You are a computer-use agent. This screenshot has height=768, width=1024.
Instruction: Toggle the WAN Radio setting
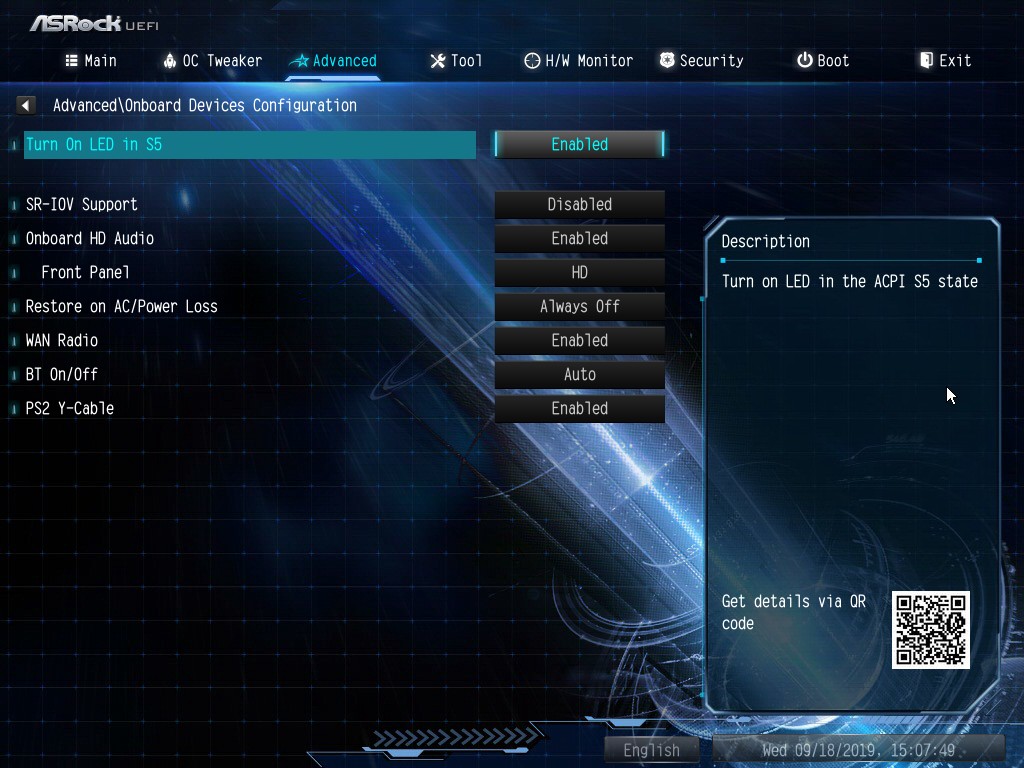(579, 340)
